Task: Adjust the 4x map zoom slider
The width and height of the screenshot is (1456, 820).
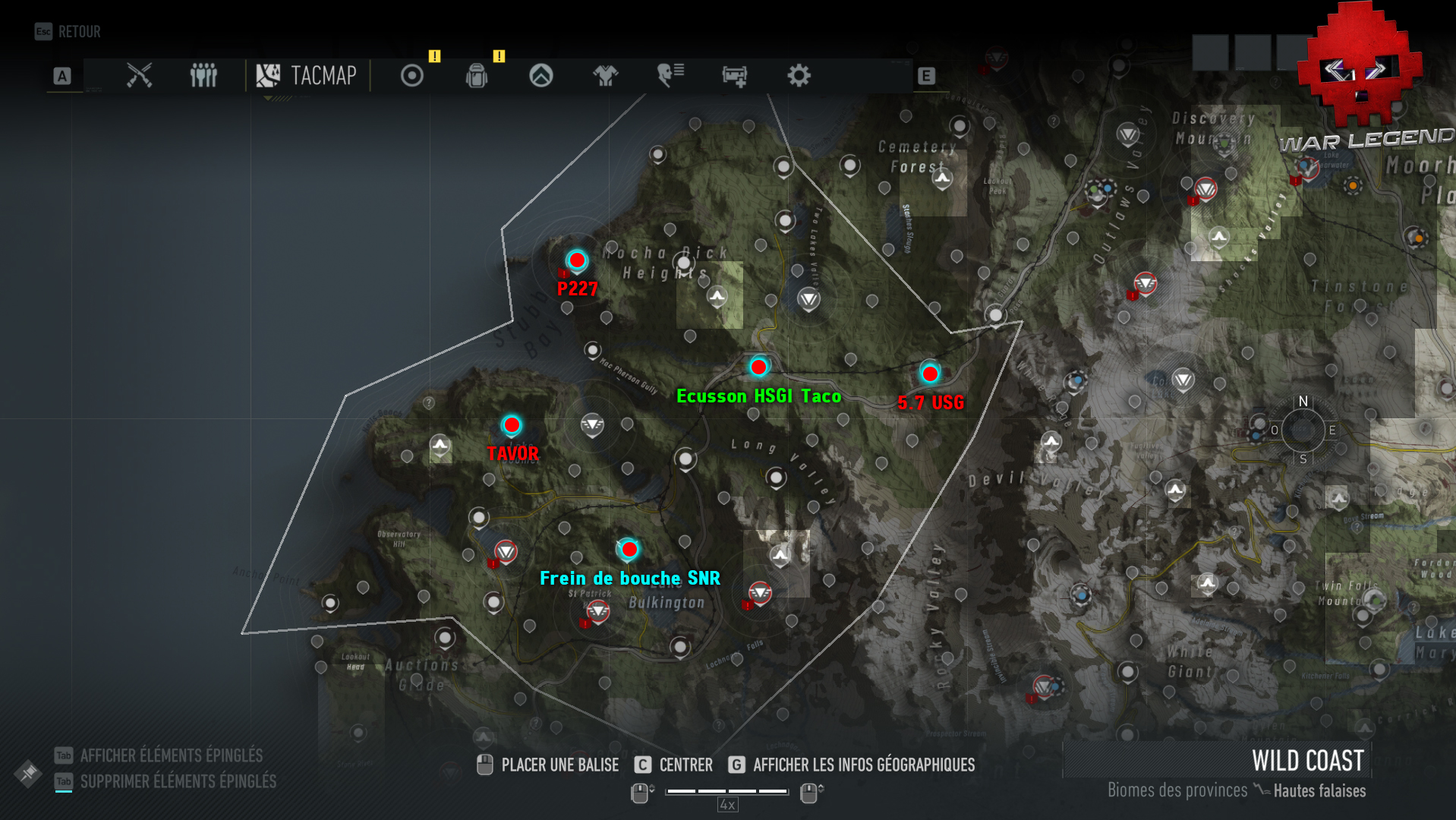Action: [726, 792]
